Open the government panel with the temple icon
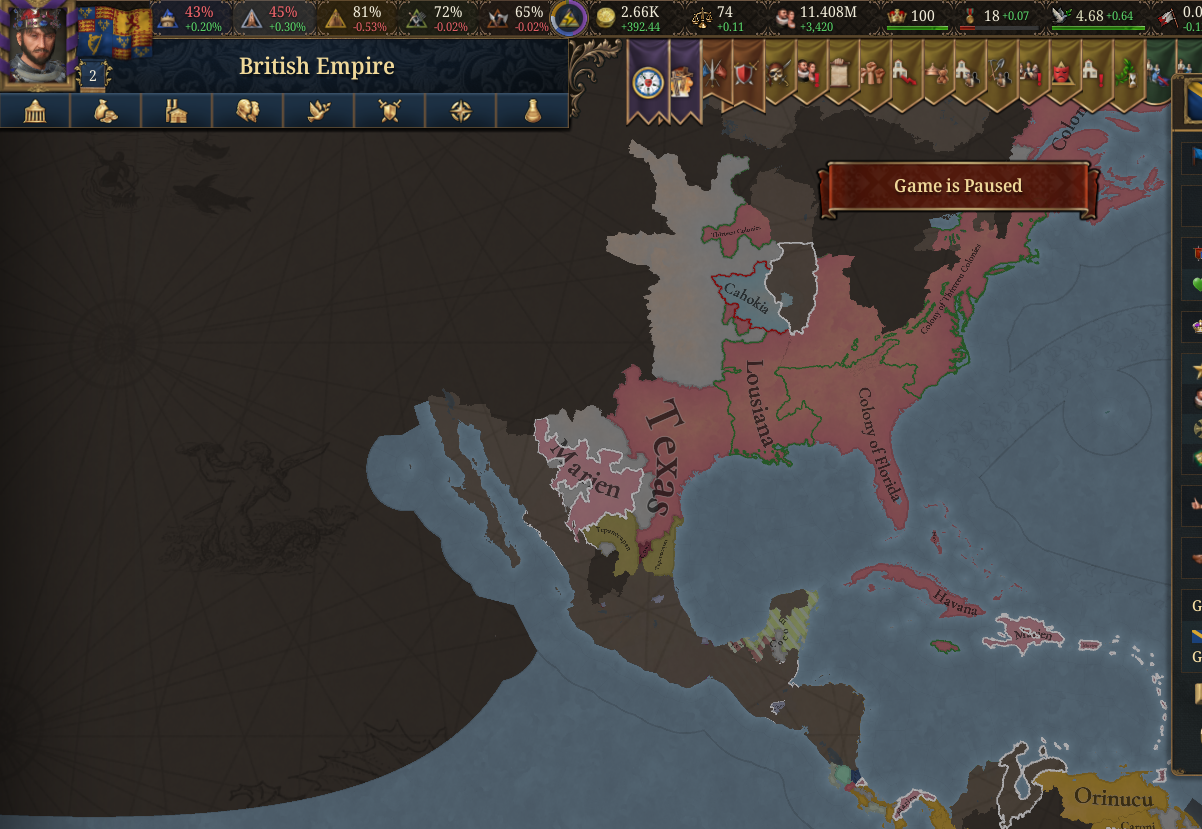The image size is (1202, 829). point(35,111)
